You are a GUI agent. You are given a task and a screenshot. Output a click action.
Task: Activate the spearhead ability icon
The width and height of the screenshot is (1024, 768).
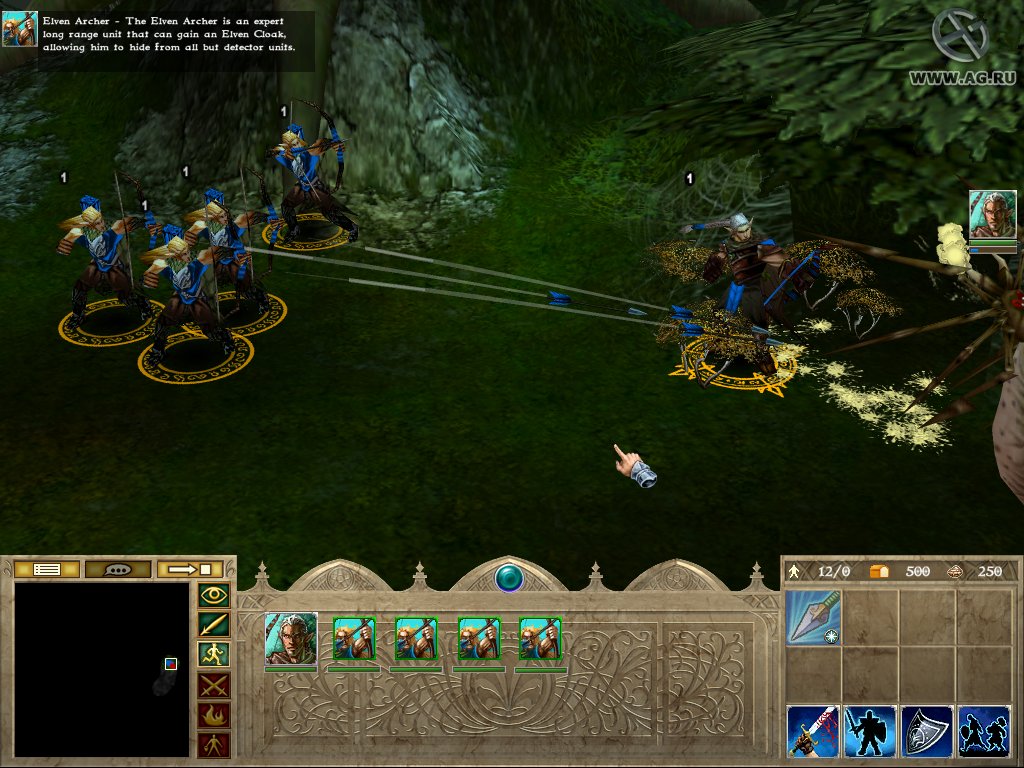point(813,616)
